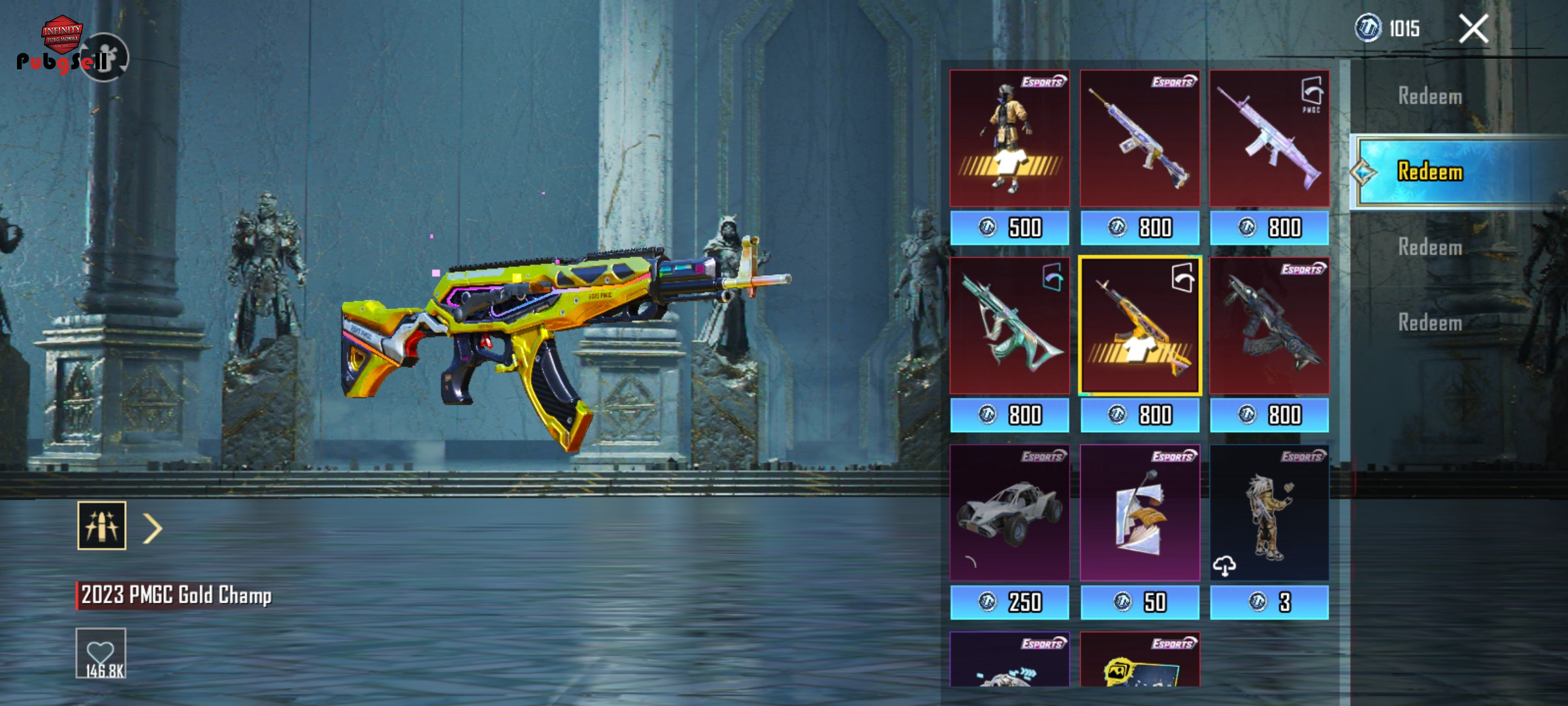Select the pink-purple SCAR rifle skin
The height and width of the screenshot is (706, 1568).
1269,139
